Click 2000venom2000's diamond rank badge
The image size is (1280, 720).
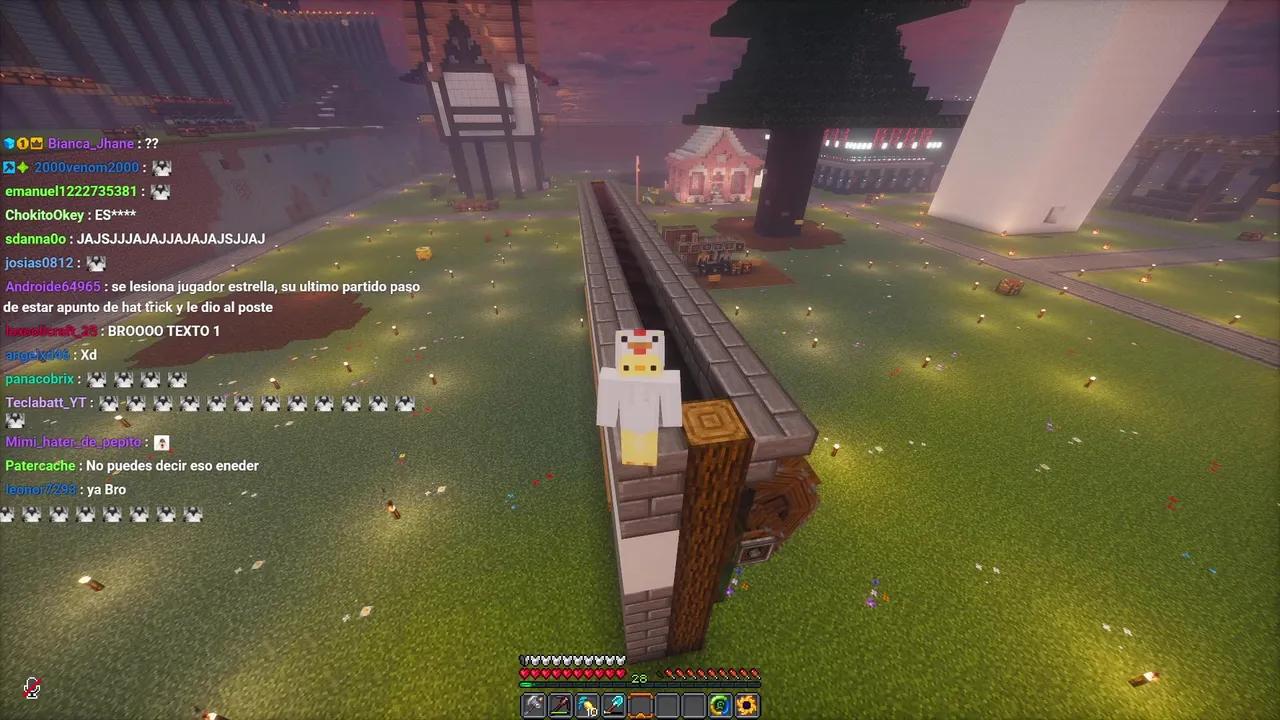(x=23, y=166)
